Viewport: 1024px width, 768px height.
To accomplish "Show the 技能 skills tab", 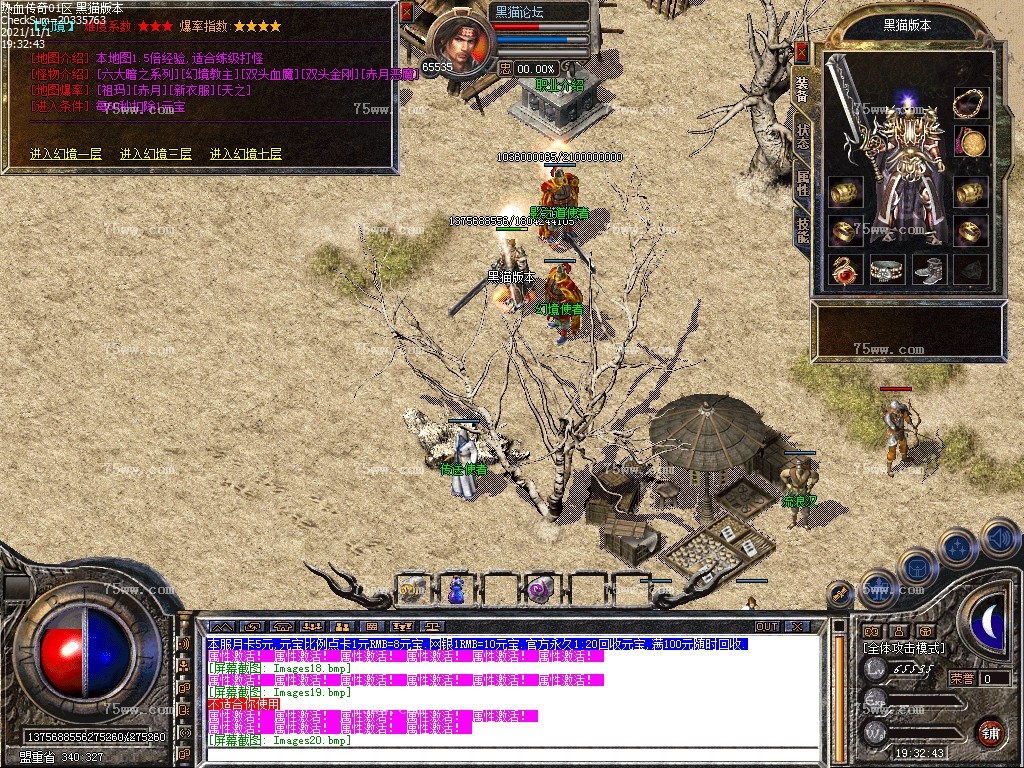I will pos(803,229).
